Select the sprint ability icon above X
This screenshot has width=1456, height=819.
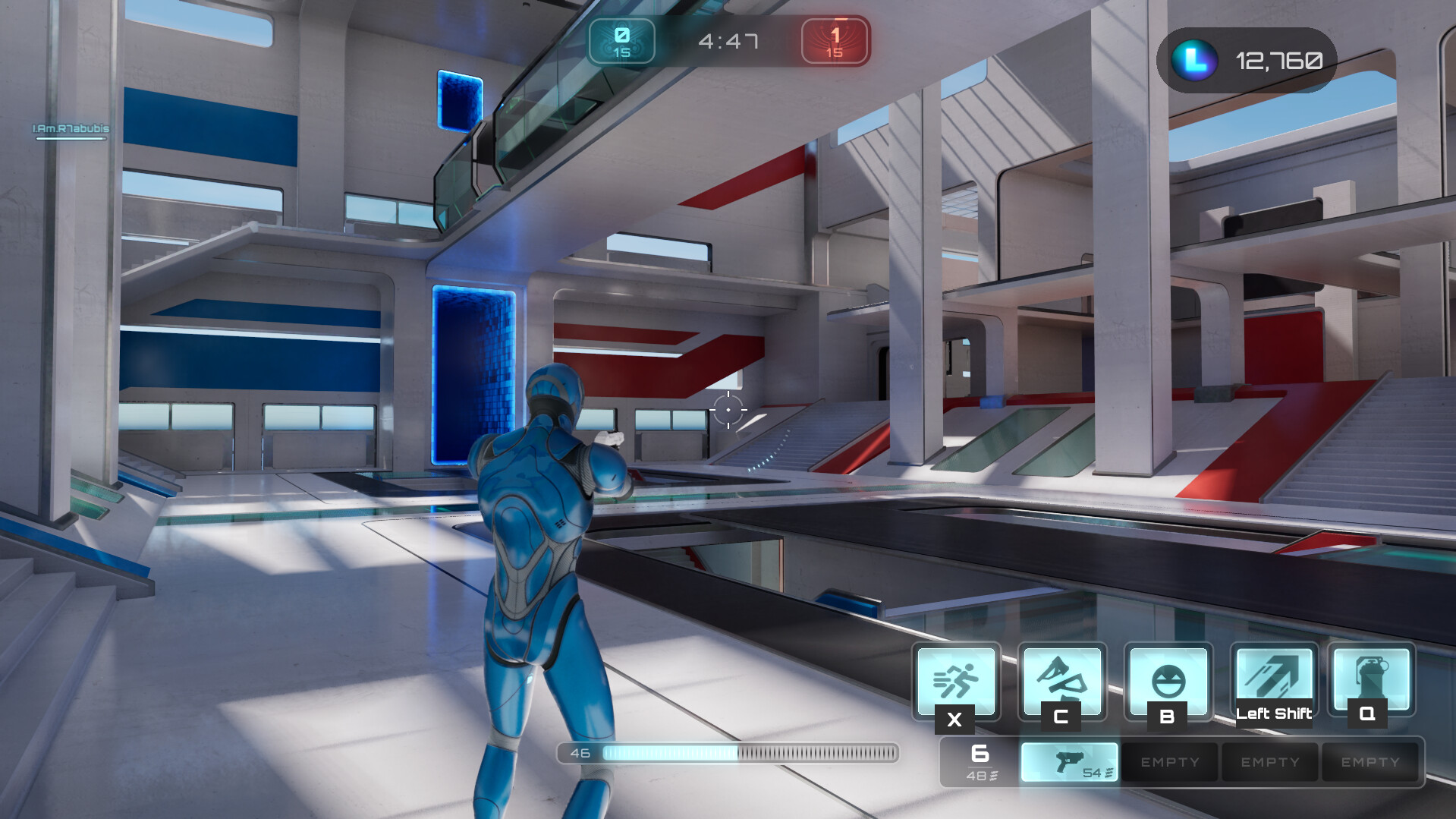[955, 681]
